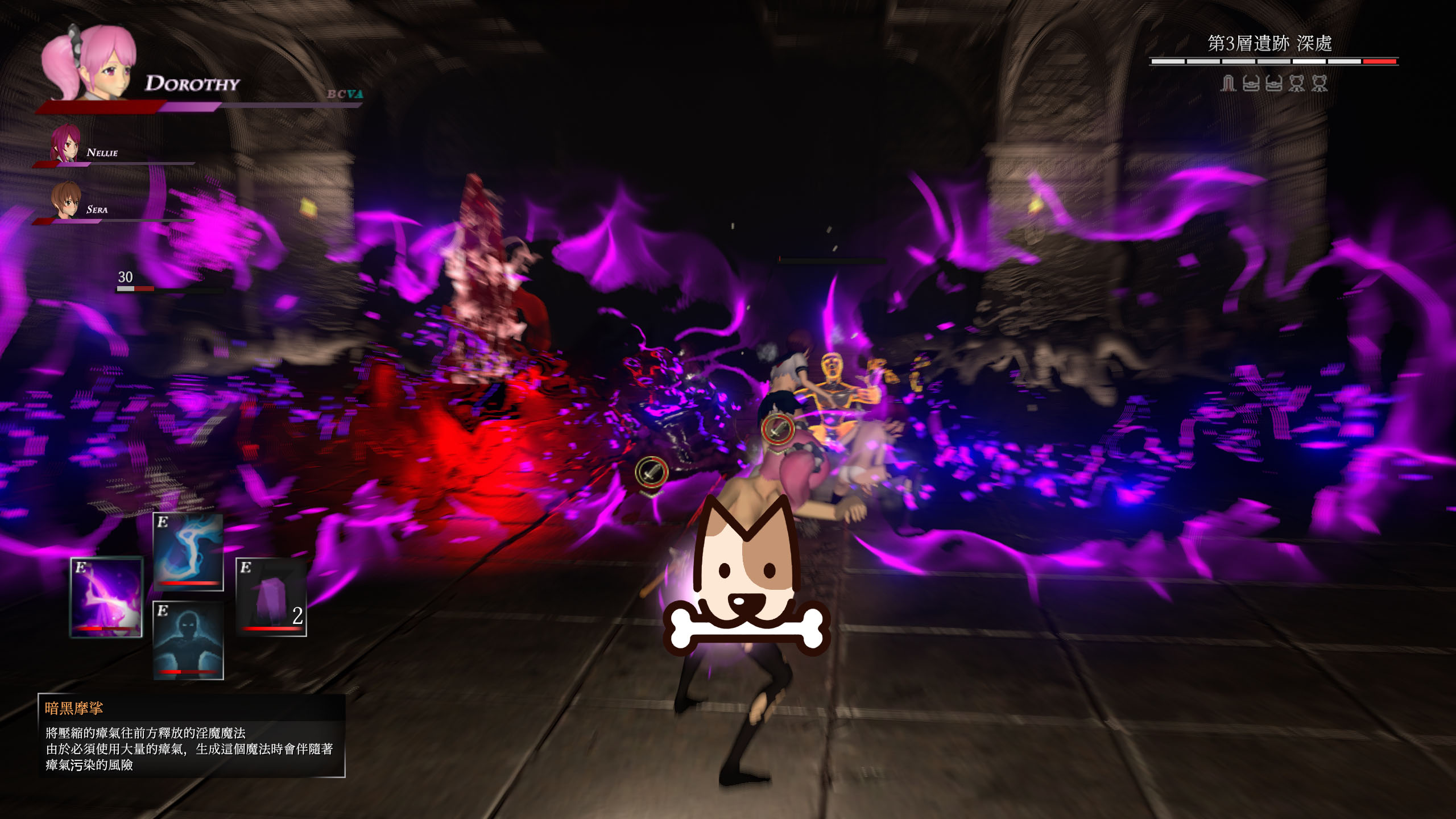The width and height of the screenshot is (1456, 819).
Task: Select the purple crystal item slot
Action: click(271, 597)
